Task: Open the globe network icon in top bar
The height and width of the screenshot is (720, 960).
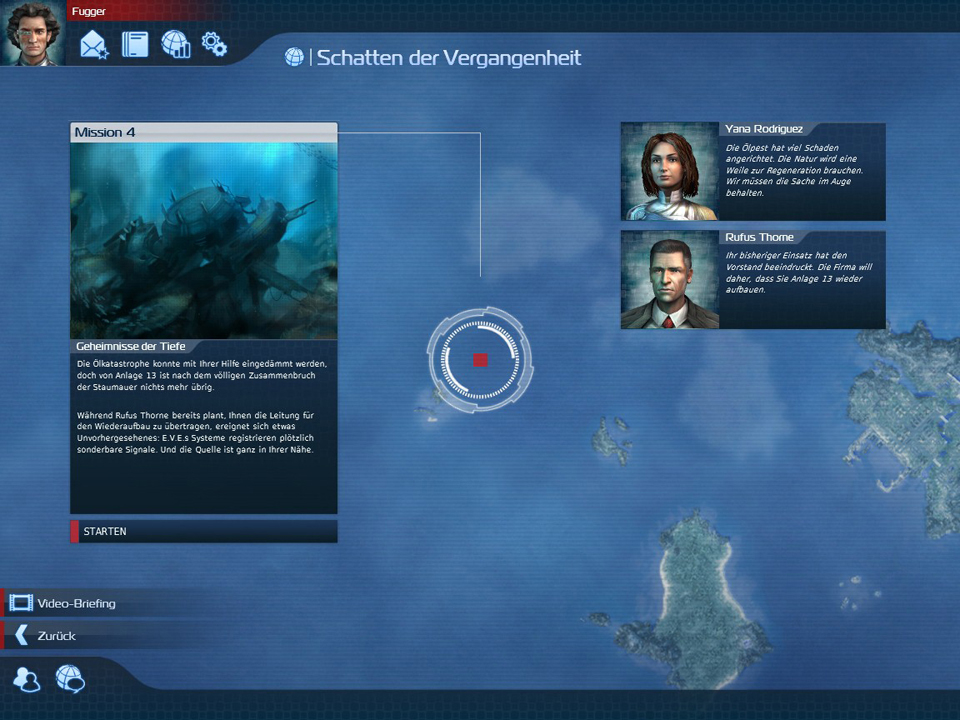Action: tap(175, 45)
